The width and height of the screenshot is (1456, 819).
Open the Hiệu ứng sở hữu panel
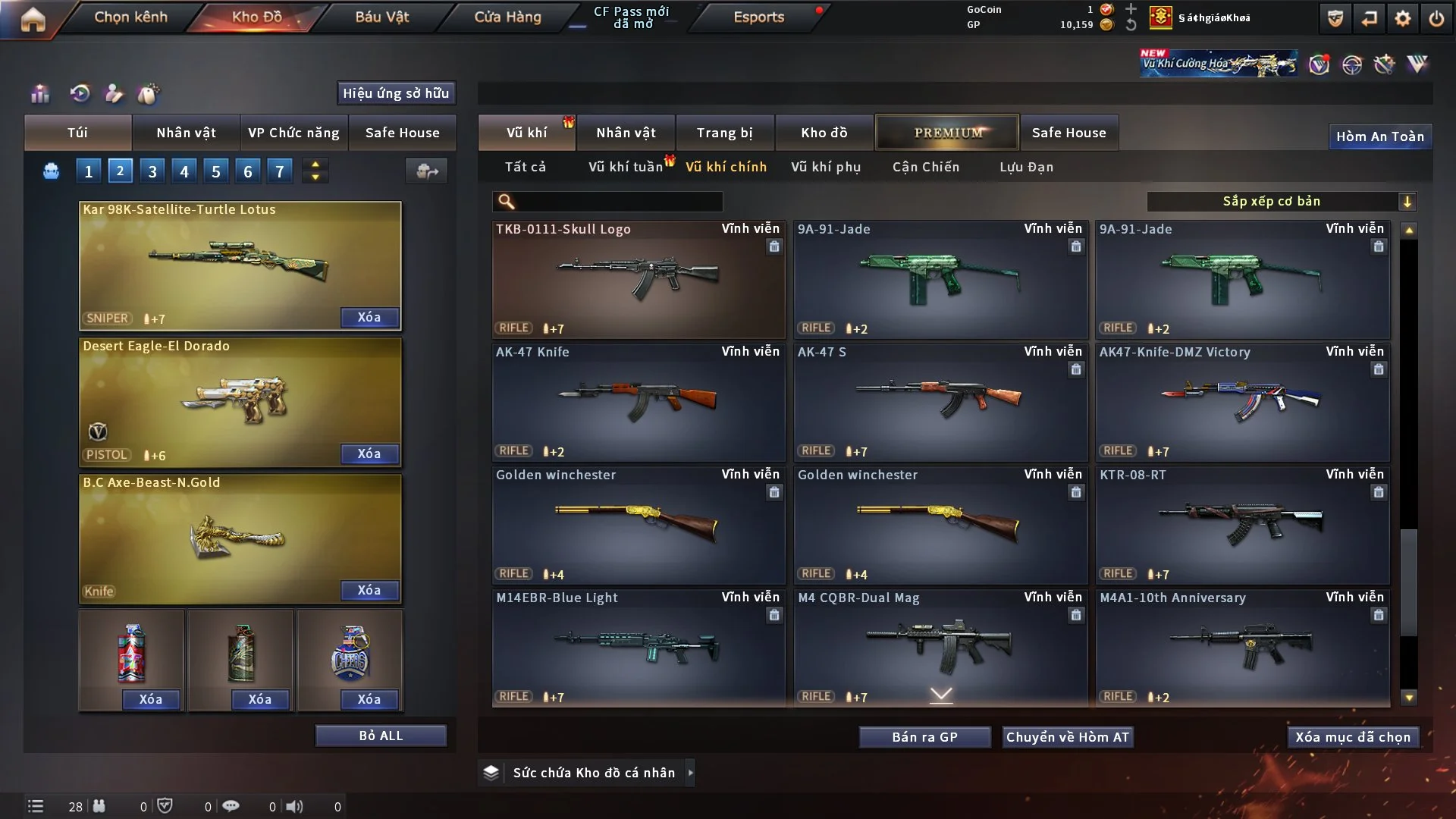[x=396, y=93]
